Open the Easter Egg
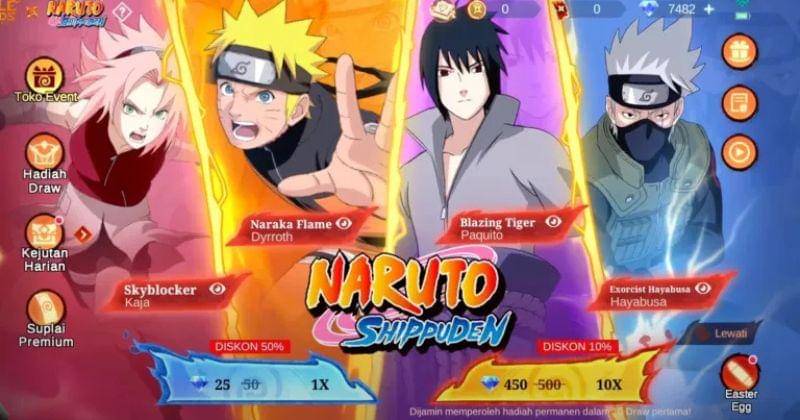Viewport: 800px width, 420px height. (x=740, y=373)
